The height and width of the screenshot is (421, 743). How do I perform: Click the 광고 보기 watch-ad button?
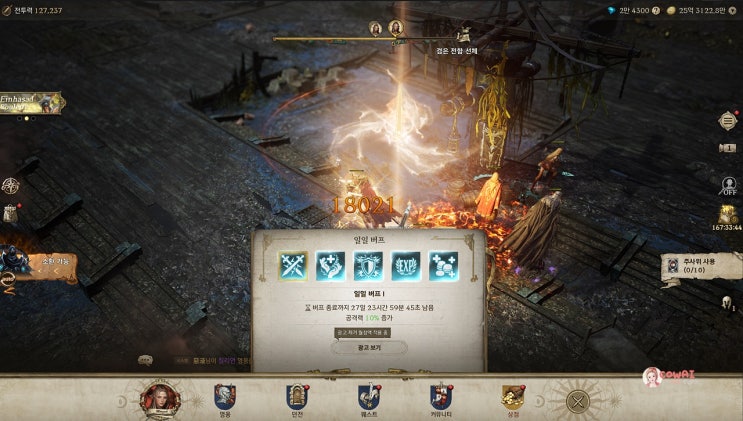369,348
